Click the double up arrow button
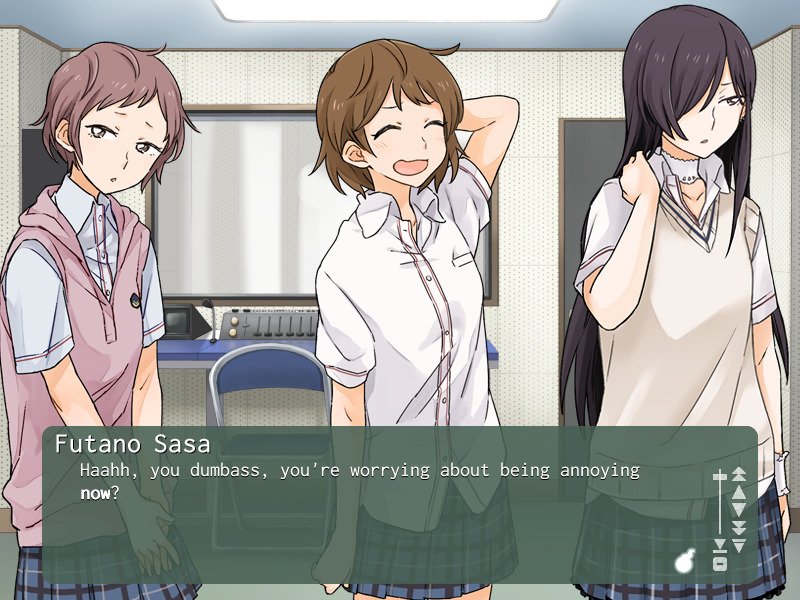This screenshot has height=600, width=800. pyautogui.click(x=739, y=474)
